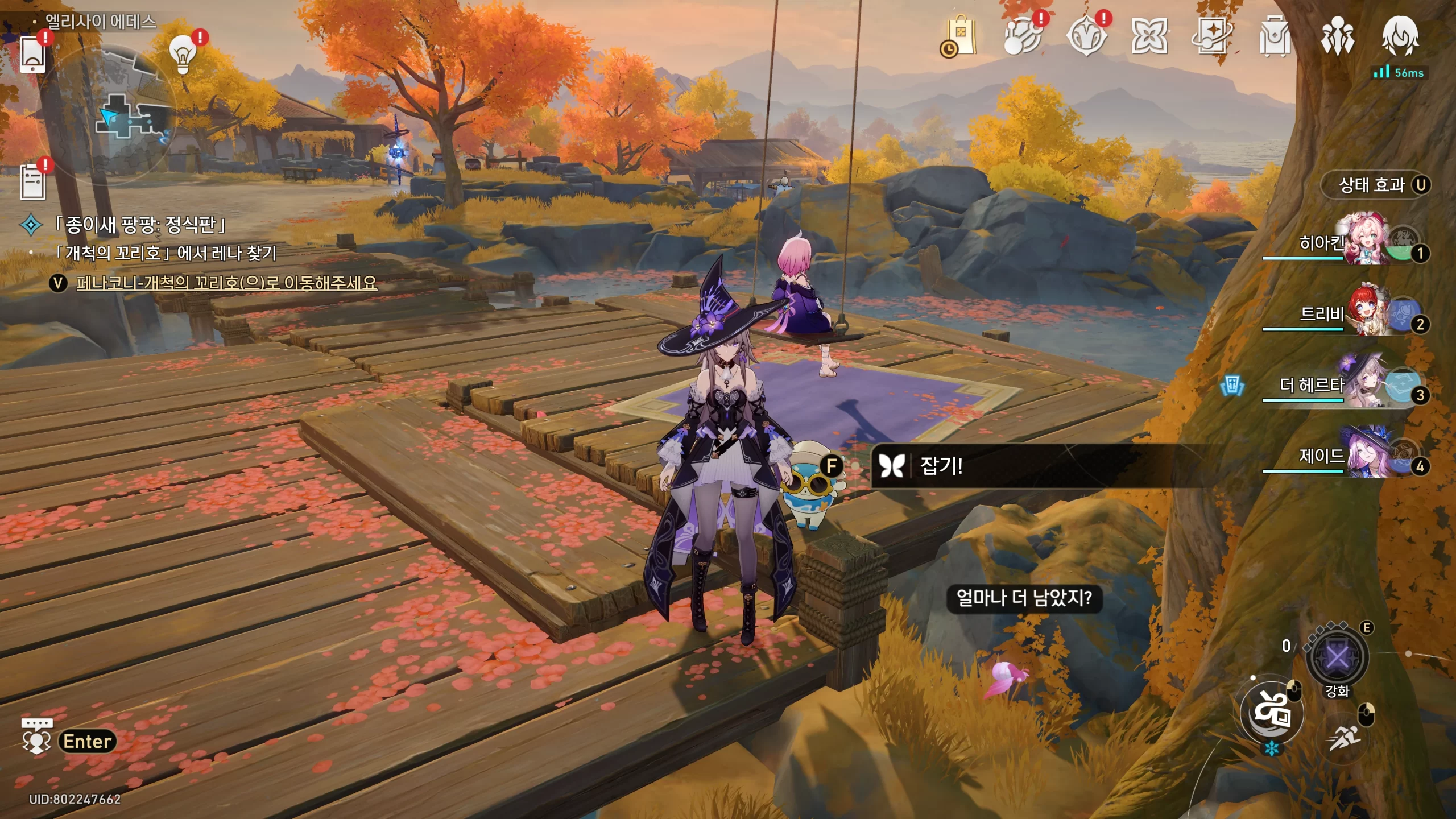Click the lightbulb tips icon
The image size is (1456, 819).
point(183,54)
